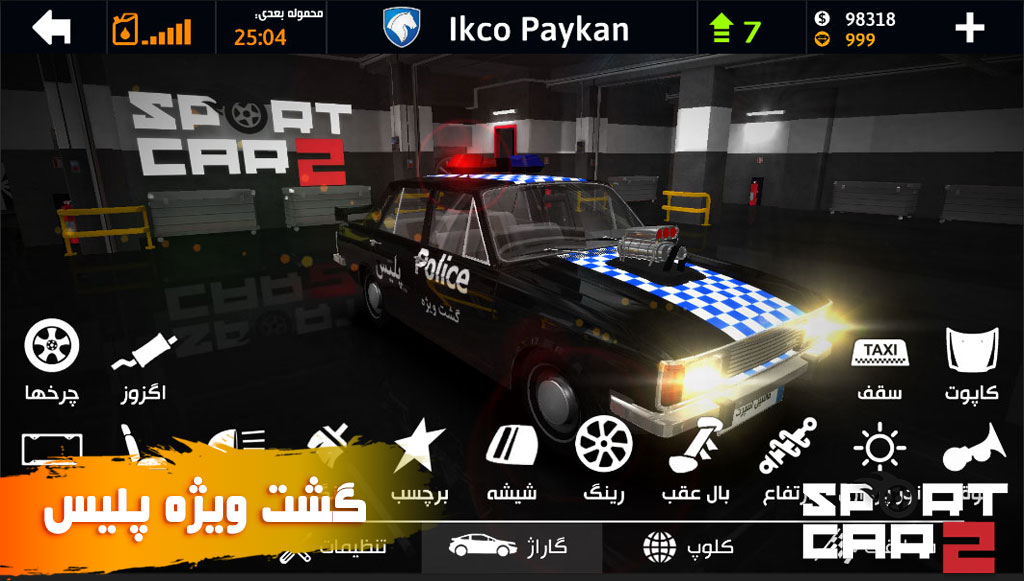The image size is (1024, 581).
Task: Open the hood (کاپوت) customization
Action: (971, 362)
